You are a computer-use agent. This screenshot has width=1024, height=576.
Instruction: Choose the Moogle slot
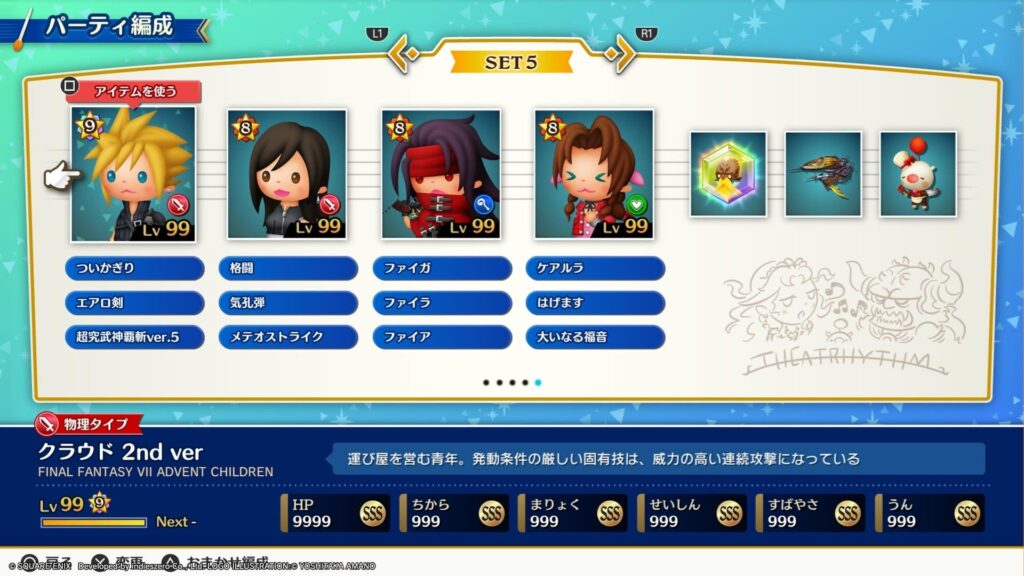pyautogui.click(x=917, y=174)
